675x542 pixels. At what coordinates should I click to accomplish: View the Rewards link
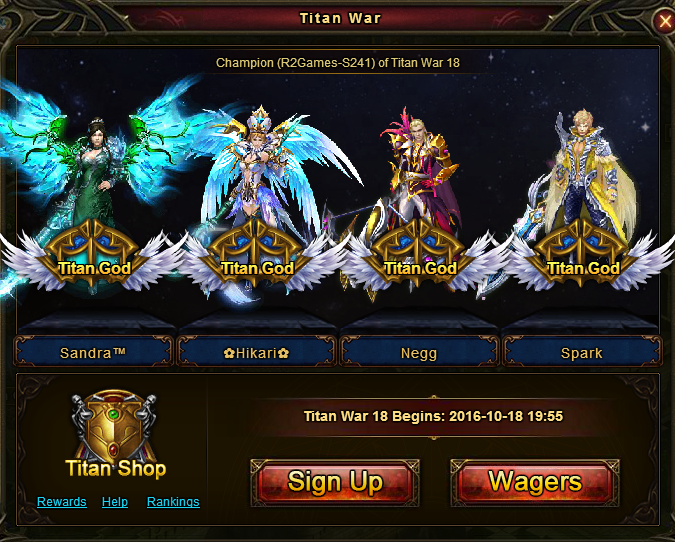(x=62, y=502)
